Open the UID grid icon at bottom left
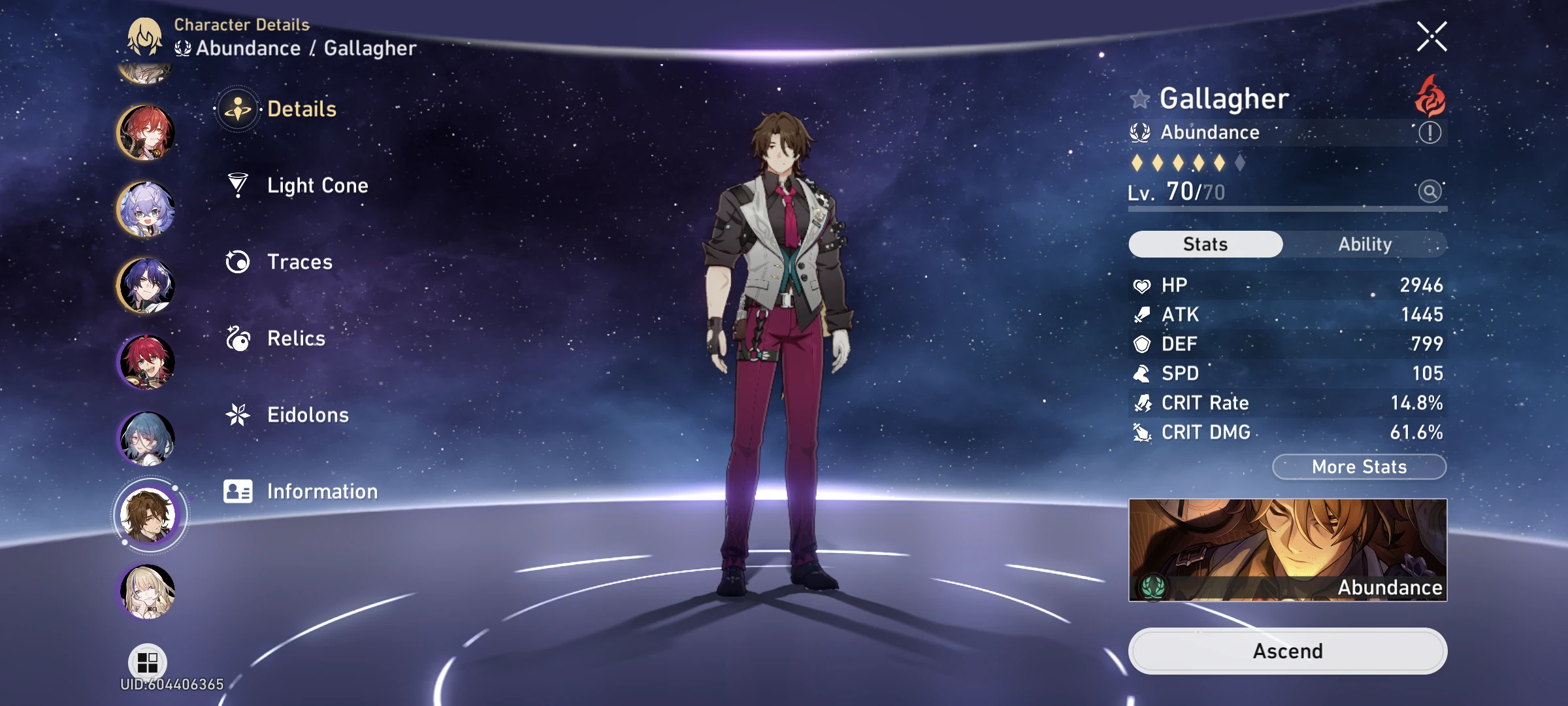This screenshot has height=706, width=1568. (x=147, y=662)
